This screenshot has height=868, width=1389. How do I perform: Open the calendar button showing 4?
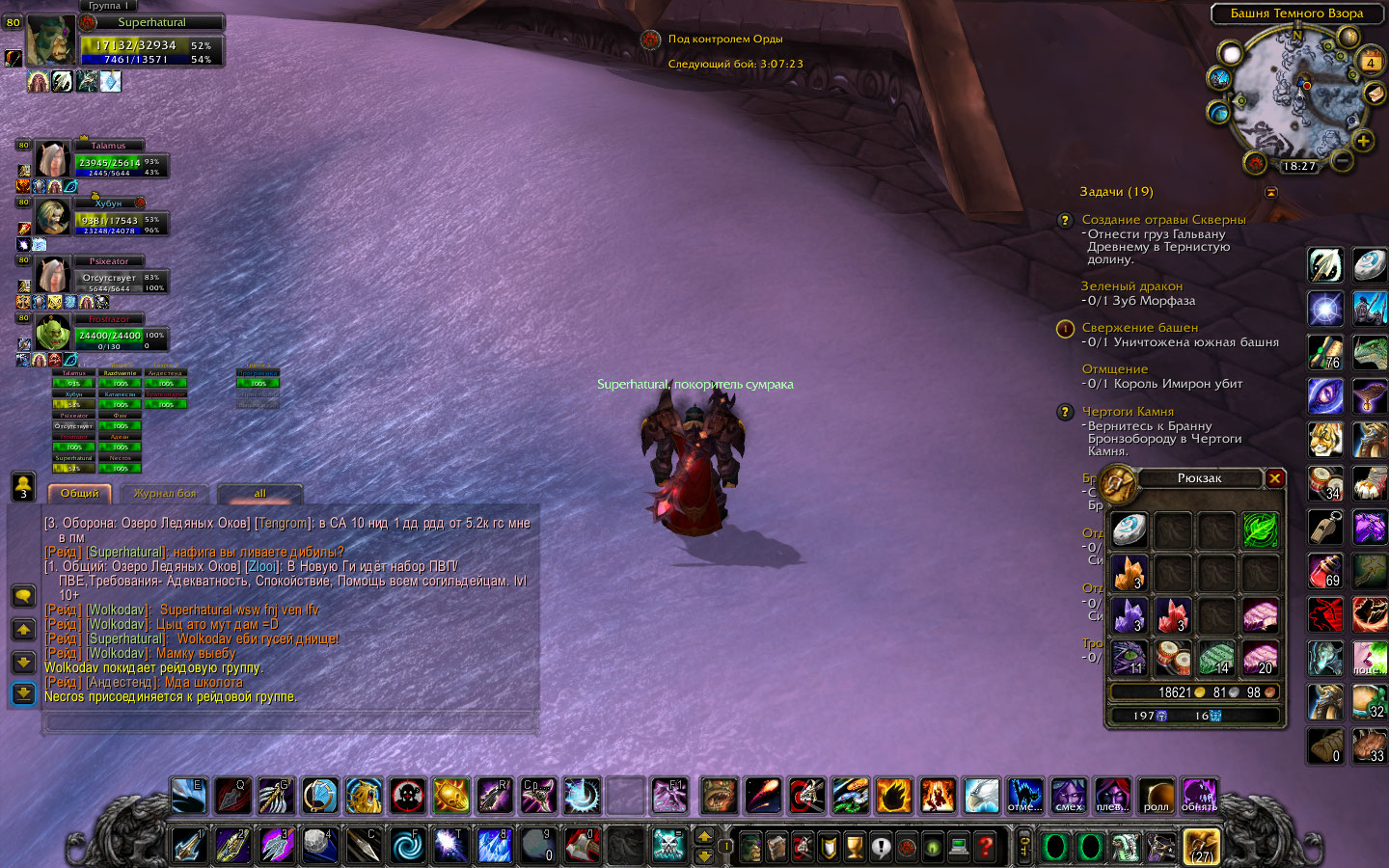1370,63
